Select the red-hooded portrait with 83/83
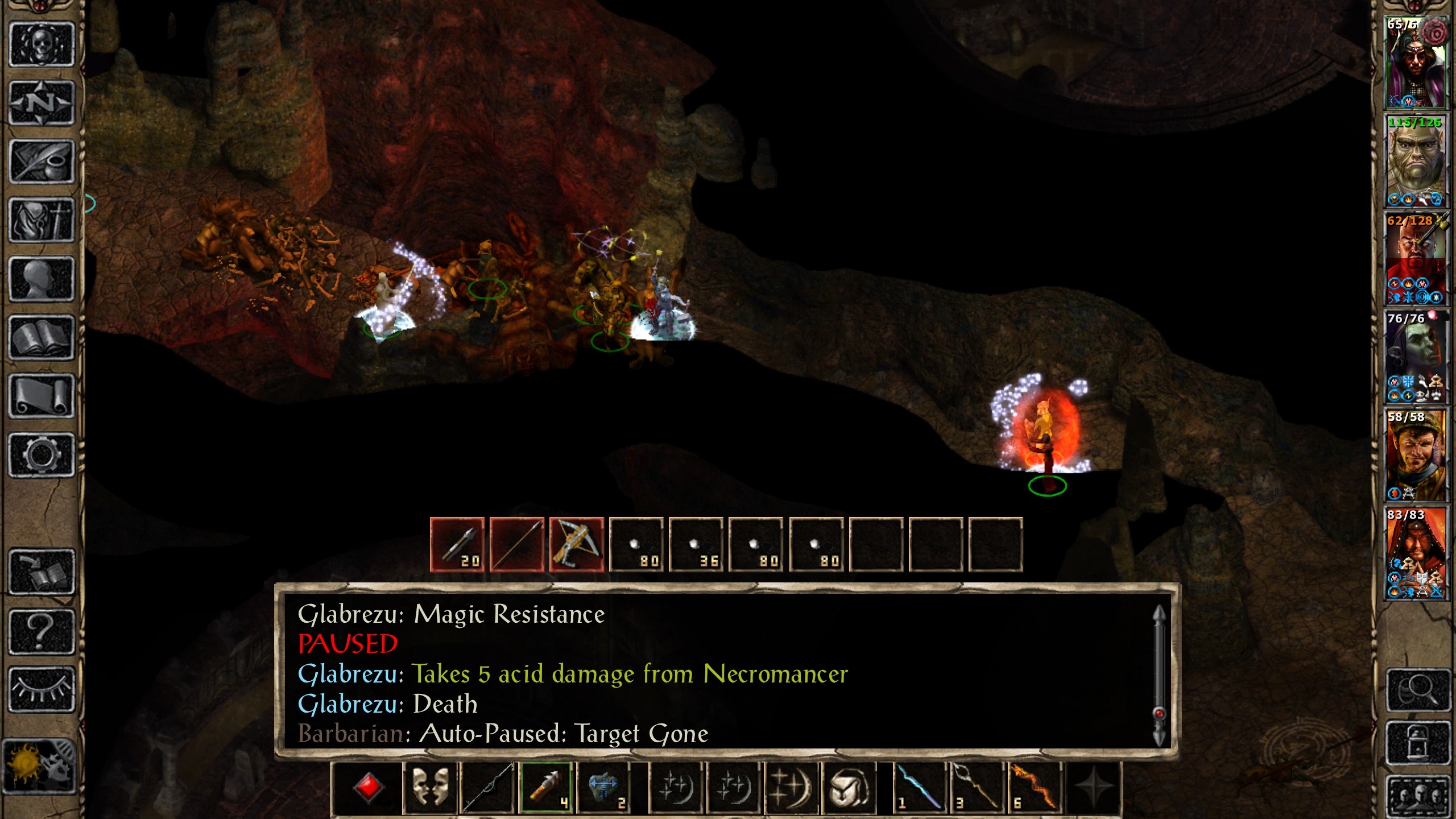This screenshot has width=1456, height=819. tap(1415, 554)
